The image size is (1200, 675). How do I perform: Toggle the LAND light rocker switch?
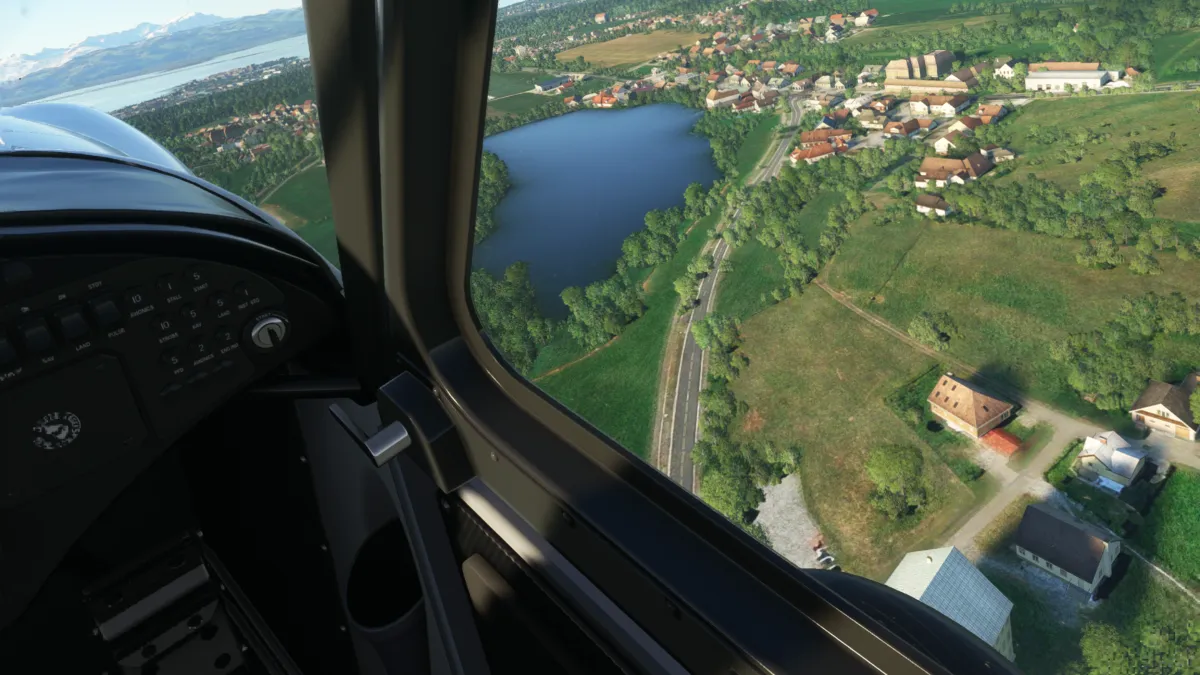[72, 323]
